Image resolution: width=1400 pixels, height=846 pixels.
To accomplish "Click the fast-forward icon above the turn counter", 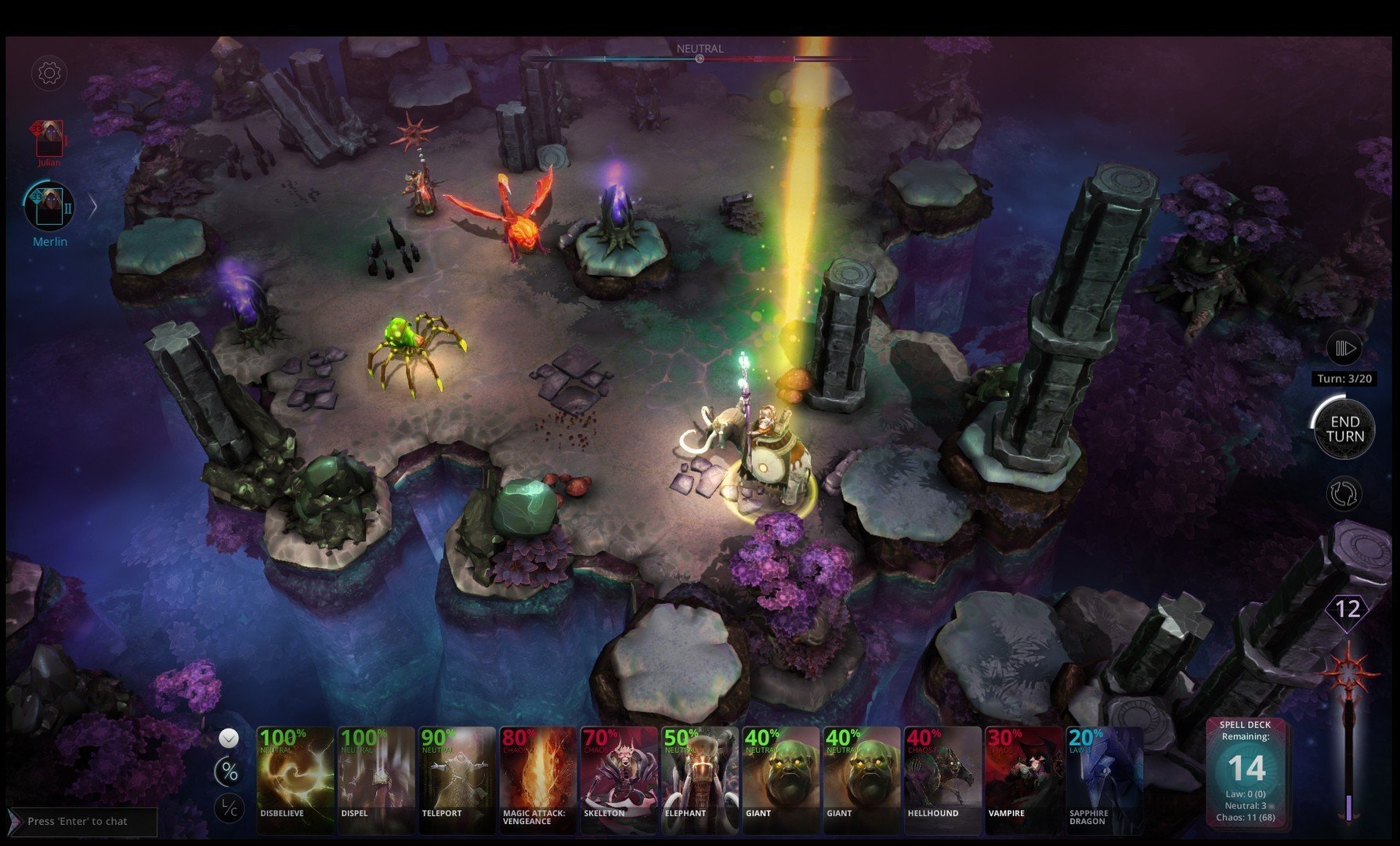I will (x=1344, y=348).
